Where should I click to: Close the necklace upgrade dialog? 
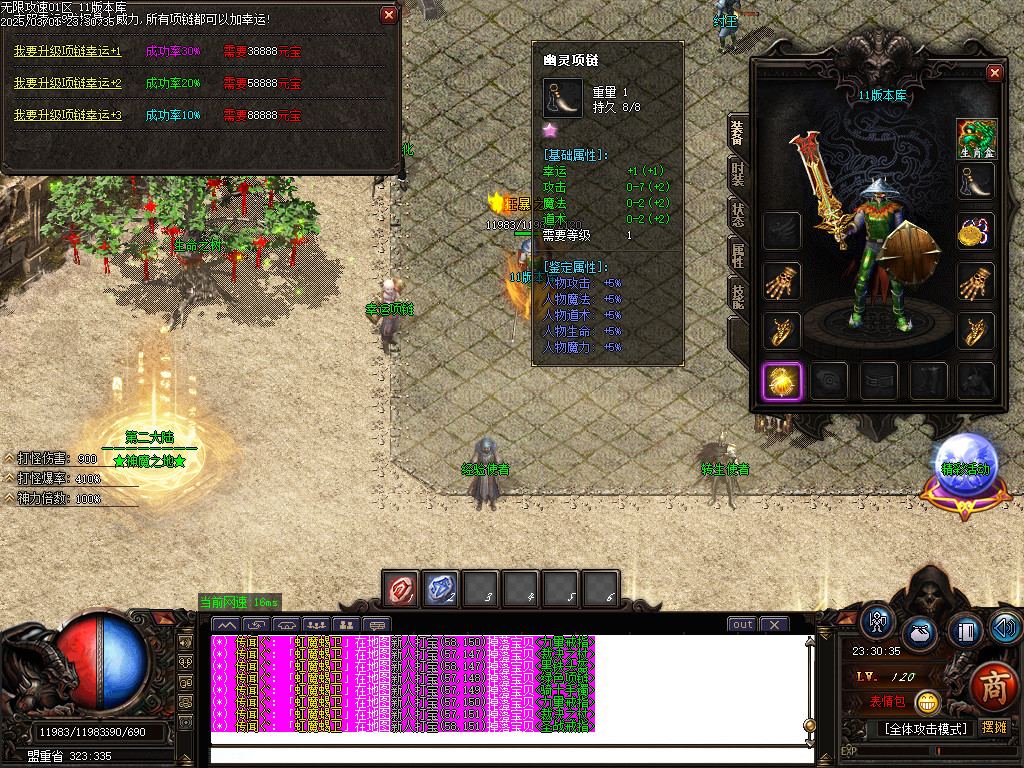point(388,15)
